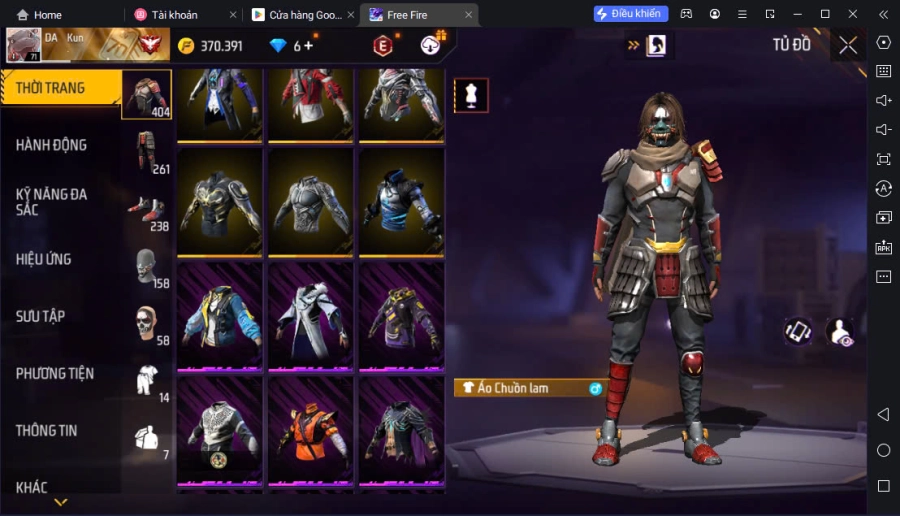Close the Tủ Đồ wardrobe screen
900x516 pixels.
[848, 45]
